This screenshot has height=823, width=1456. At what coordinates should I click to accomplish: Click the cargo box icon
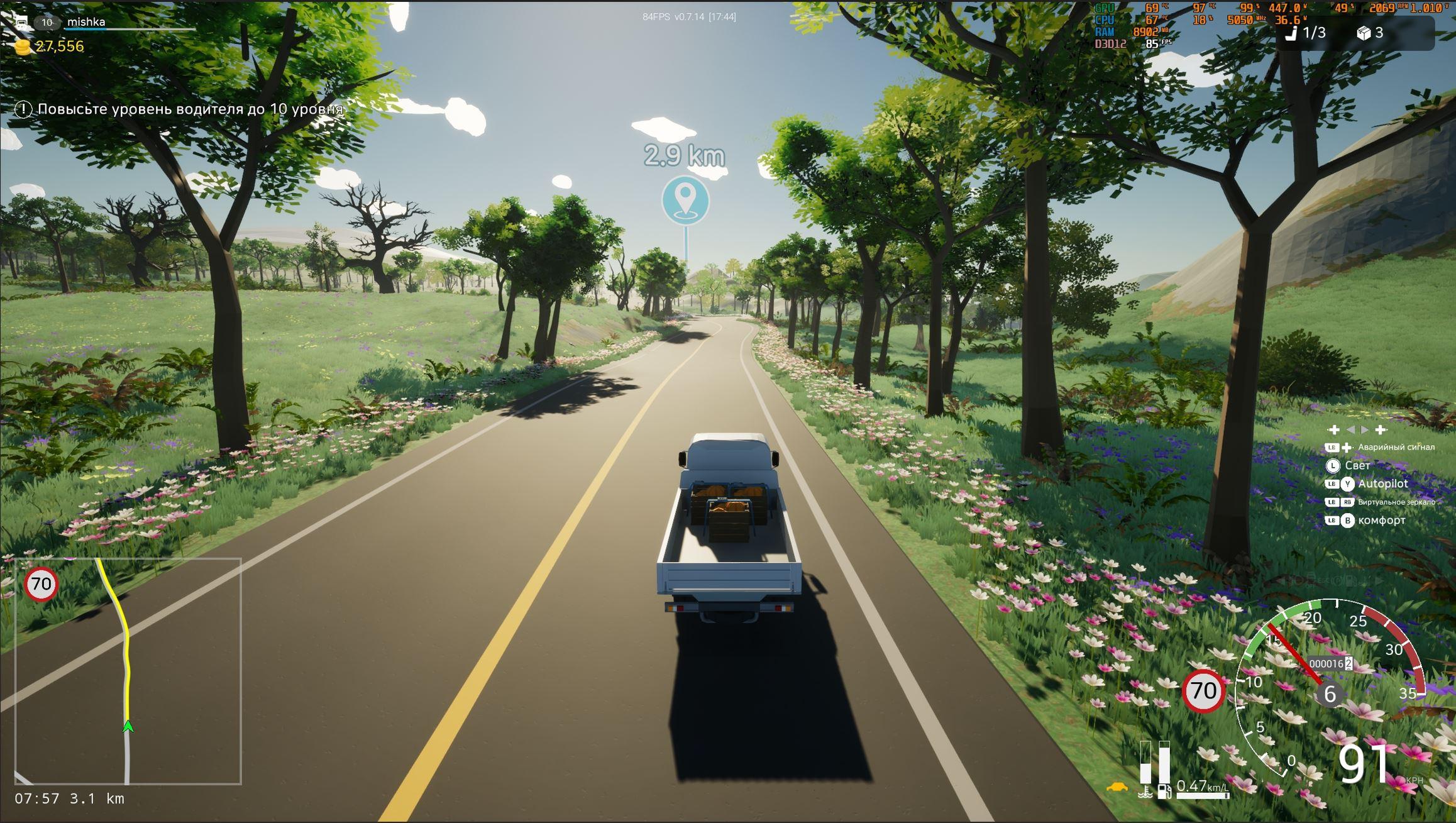[x=1363, y=33]
